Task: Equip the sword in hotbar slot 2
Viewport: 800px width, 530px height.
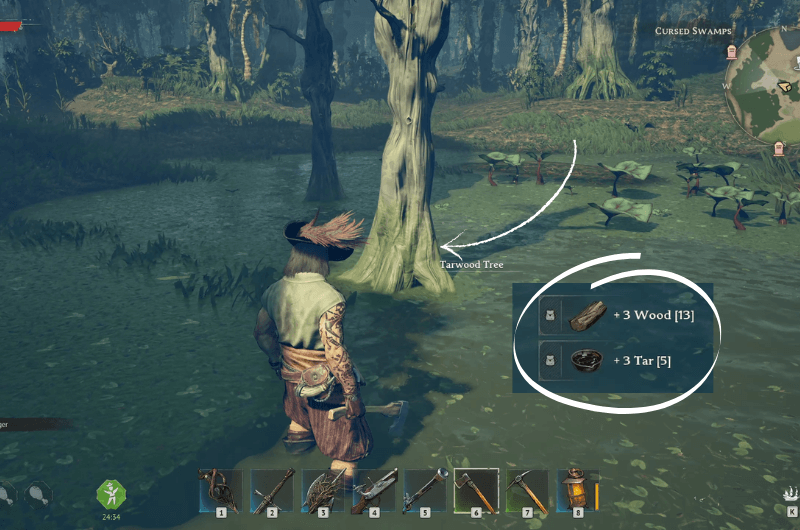Action: (x=271, y=491)
